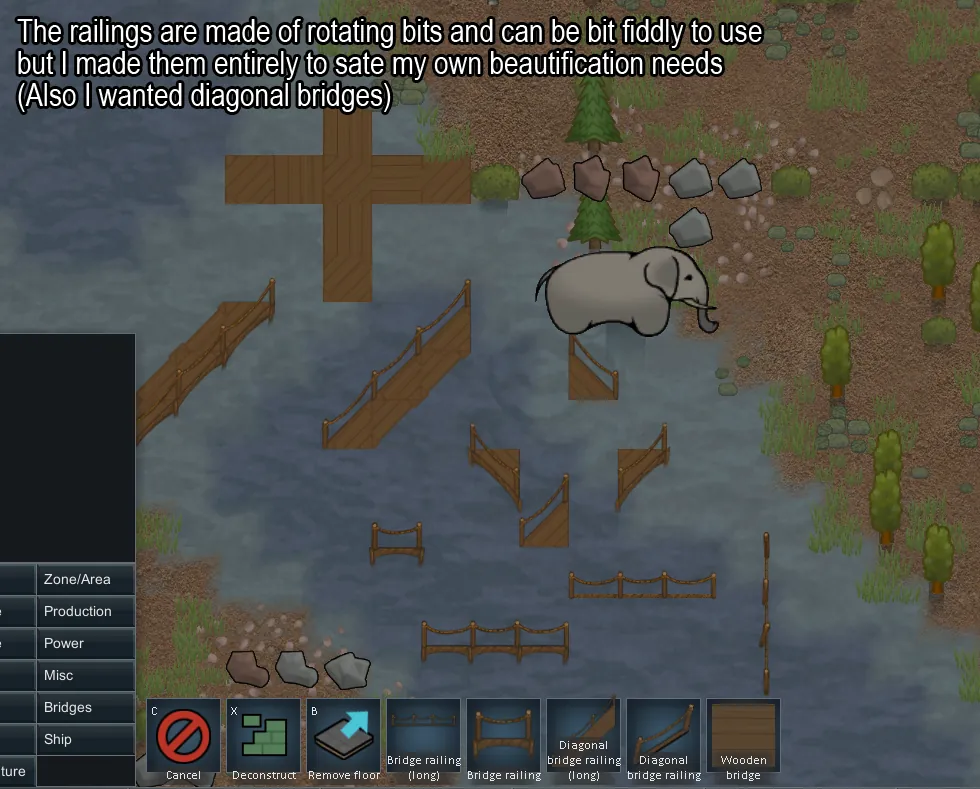980x789 pixels.
Task: Pick the short Bridge railing item
Action: tap(504, 740)
